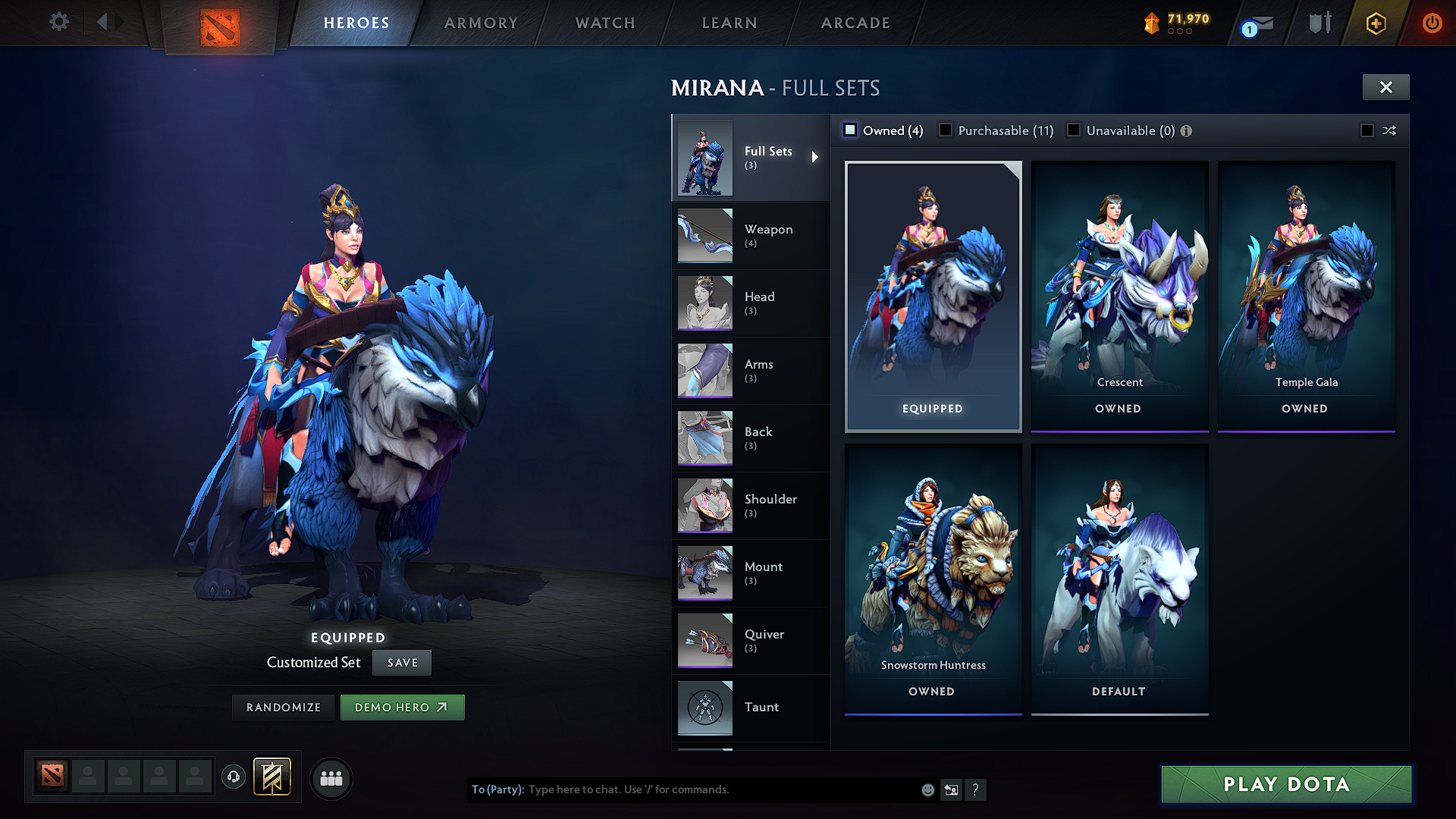
Task: Check the Unavailable items filter
Action: [x=1074, y=130]
